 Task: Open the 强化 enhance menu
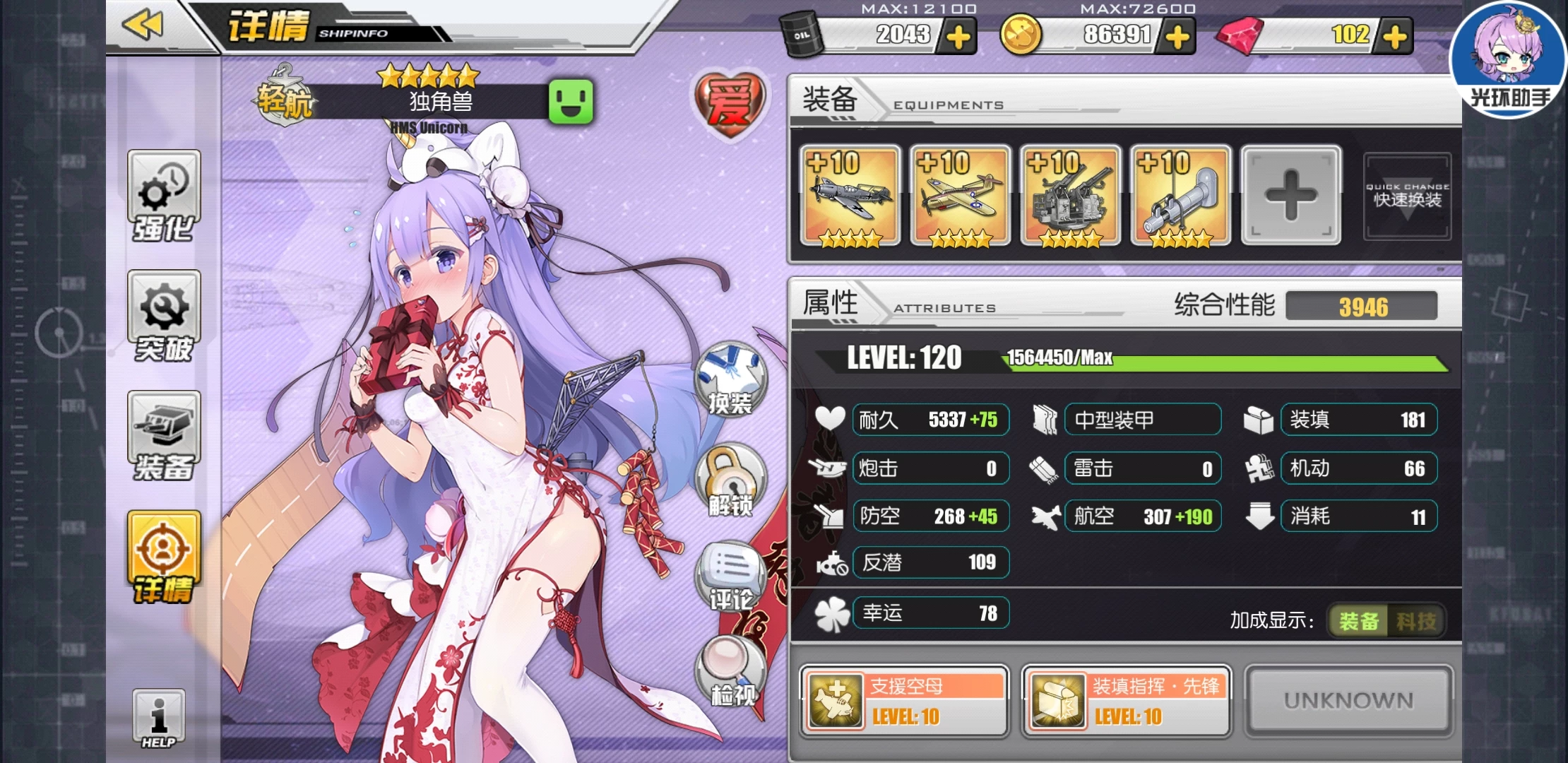coord(164,196)
